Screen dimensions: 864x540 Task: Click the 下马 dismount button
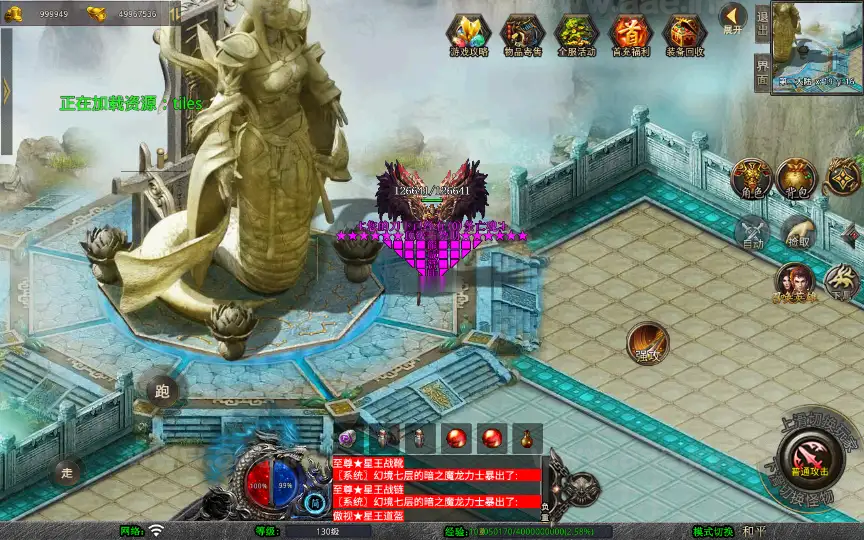842,283
